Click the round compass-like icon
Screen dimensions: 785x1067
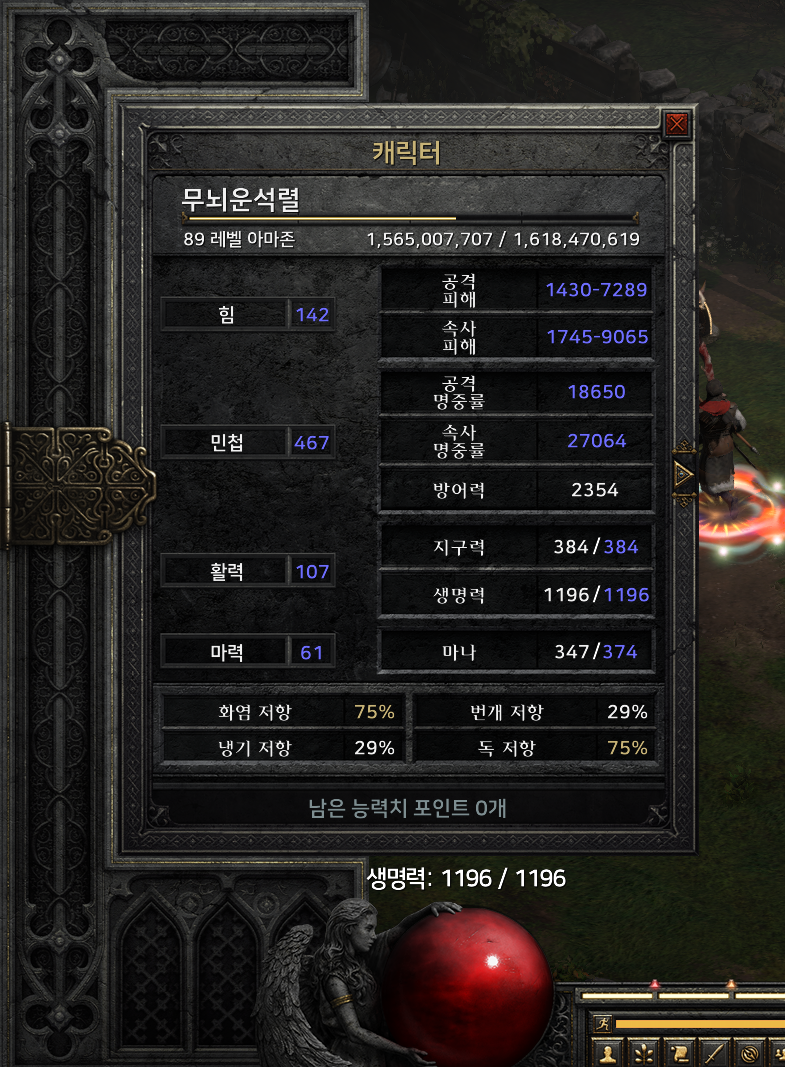[750, 1053]
